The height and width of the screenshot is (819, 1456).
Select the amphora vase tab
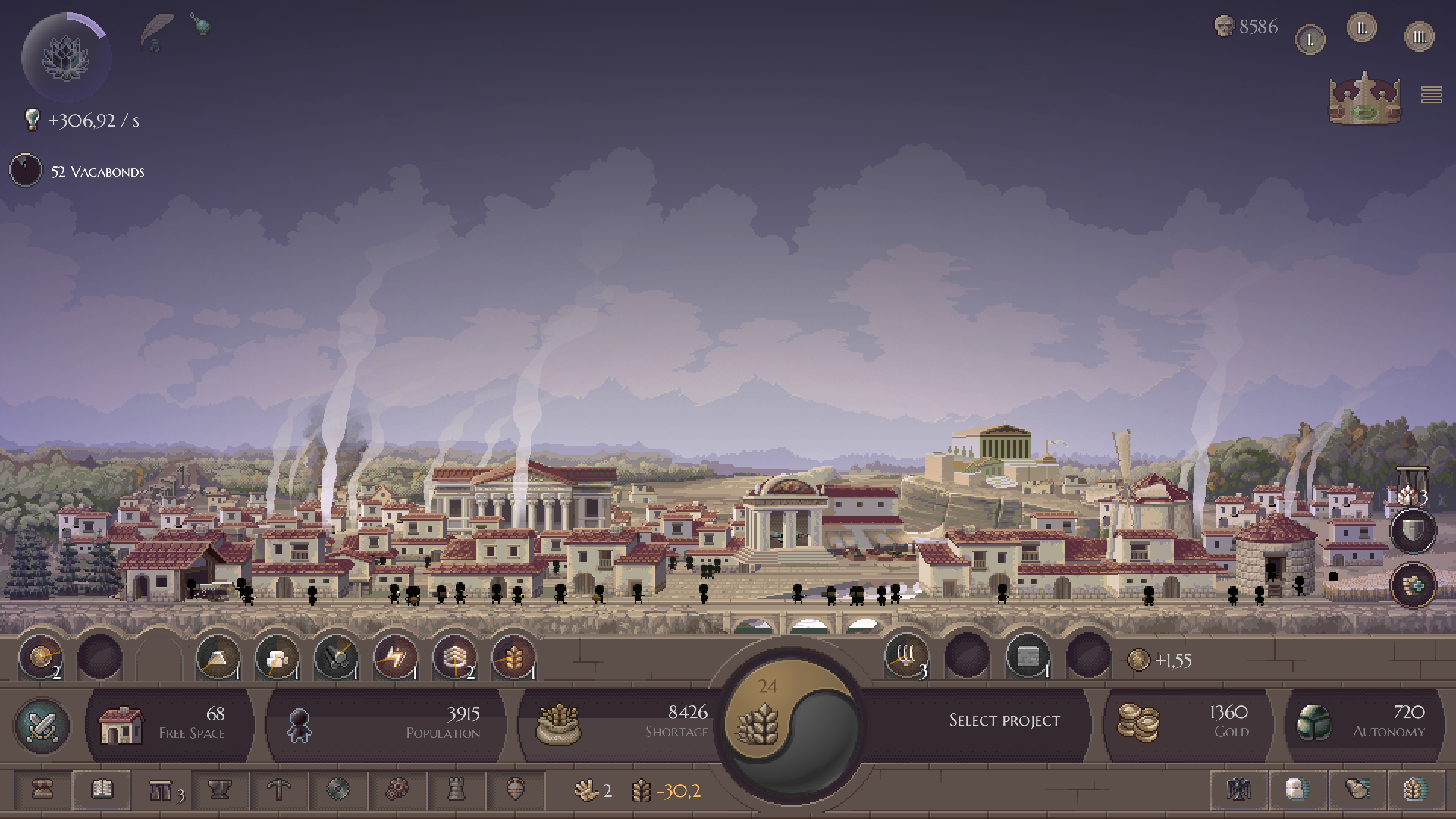tap(515, 790)
